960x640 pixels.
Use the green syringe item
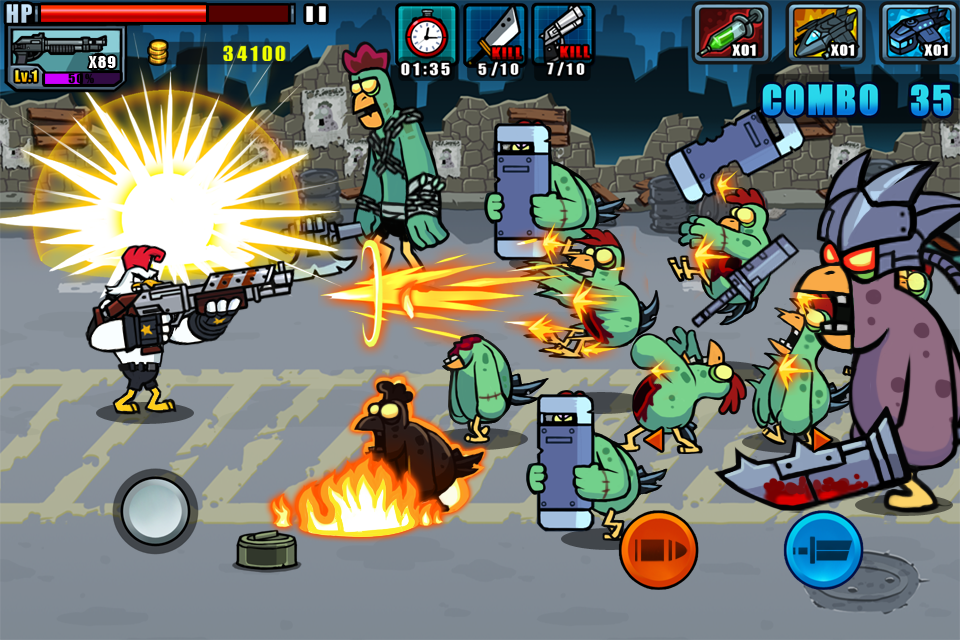click(731, 34)
